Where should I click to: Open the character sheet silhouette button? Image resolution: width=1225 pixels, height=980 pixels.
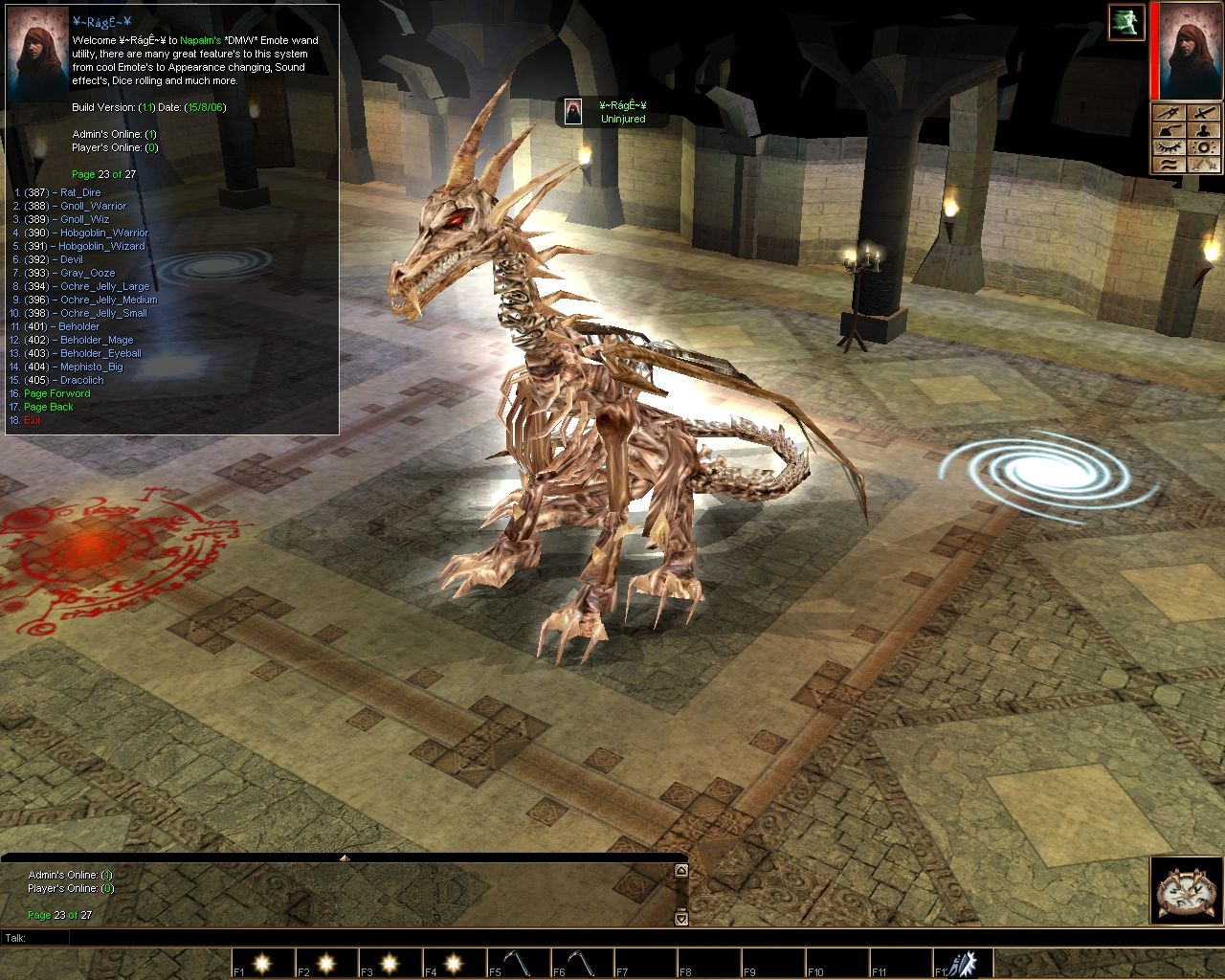(x=1204, y=129)
